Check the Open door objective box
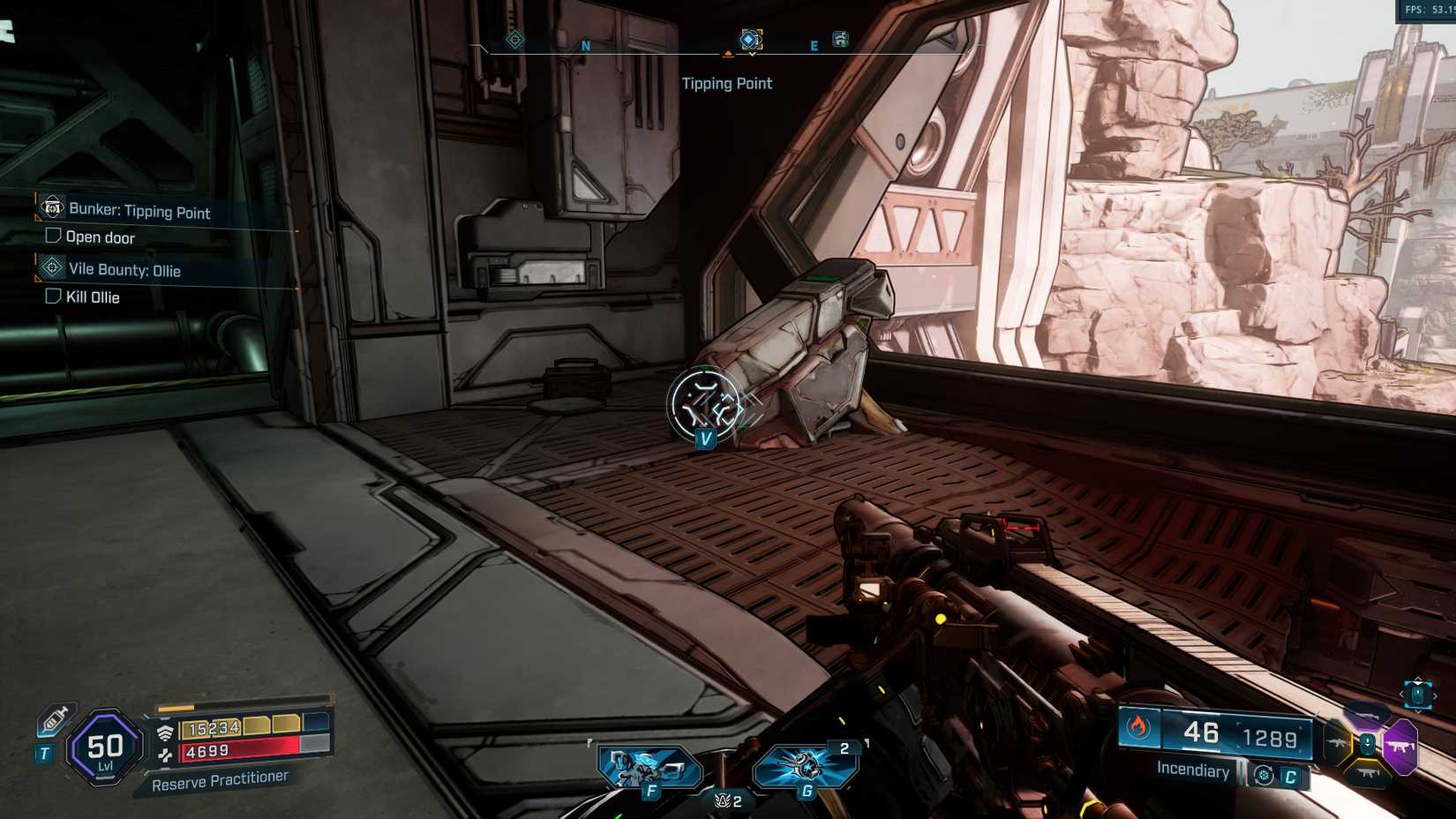This screenshot has height=819, width=1456. (51, 237)
